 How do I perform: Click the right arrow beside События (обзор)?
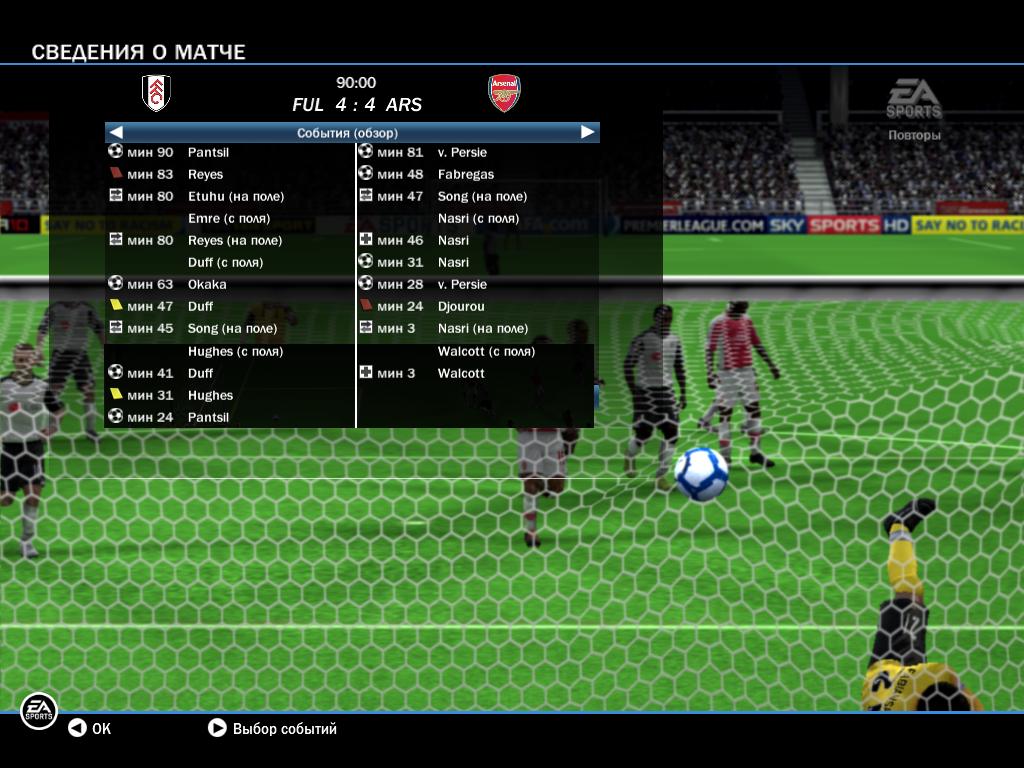pos(587,132)
